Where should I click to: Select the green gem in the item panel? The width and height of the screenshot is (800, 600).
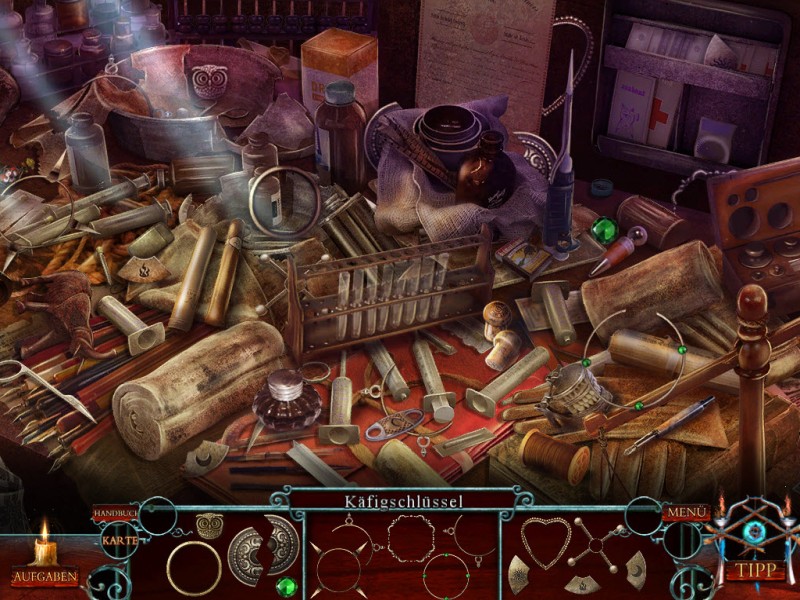point(287,586)
